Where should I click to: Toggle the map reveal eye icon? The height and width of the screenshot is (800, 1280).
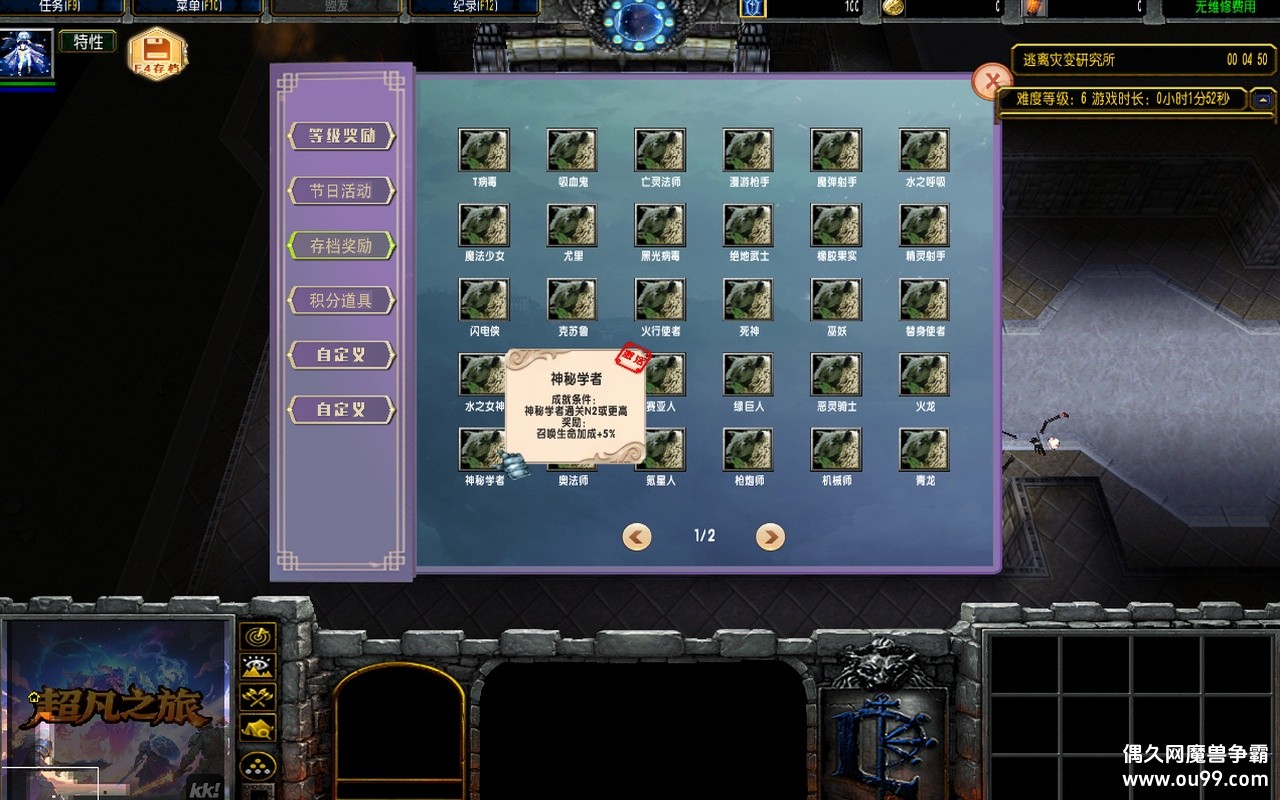pyautogui.click(x=258, y=665)
